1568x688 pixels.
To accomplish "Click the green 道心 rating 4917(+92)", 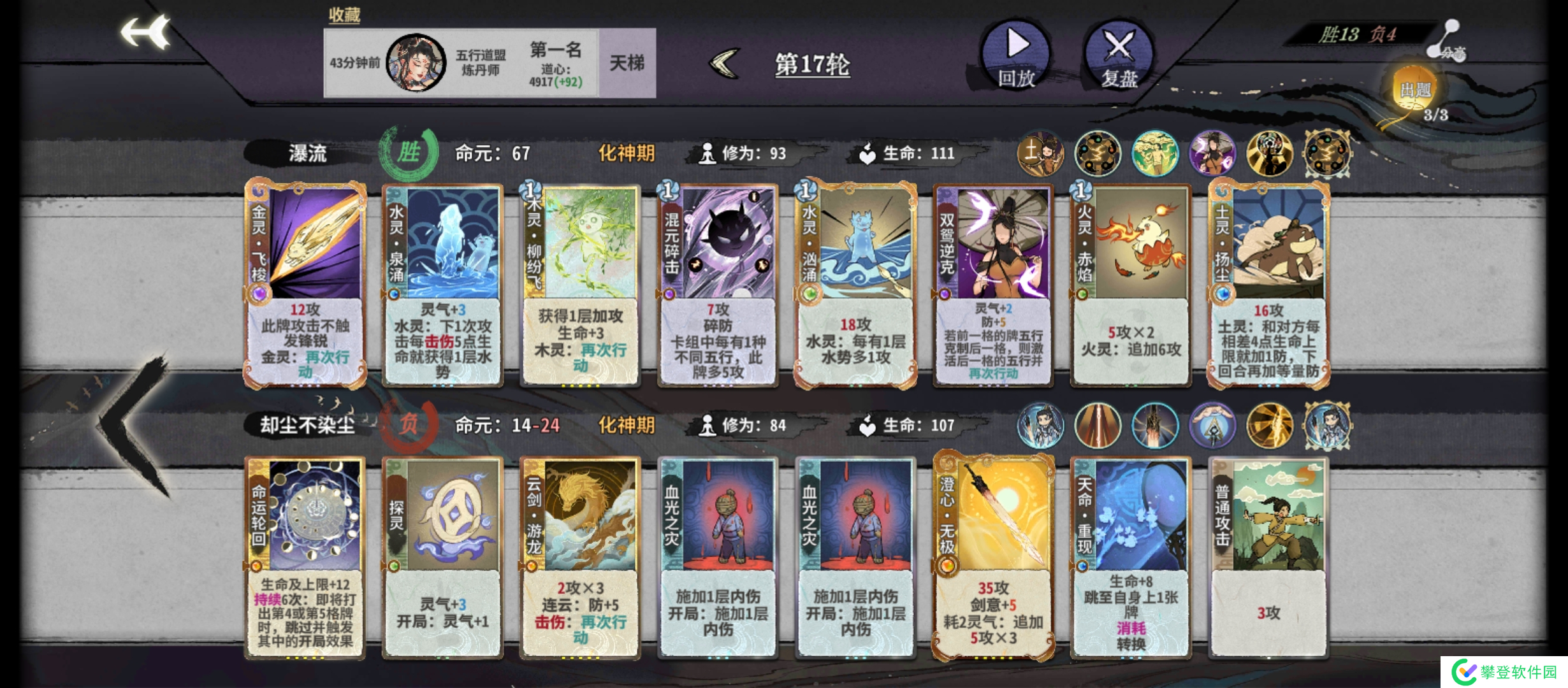I will pos(558,82).
